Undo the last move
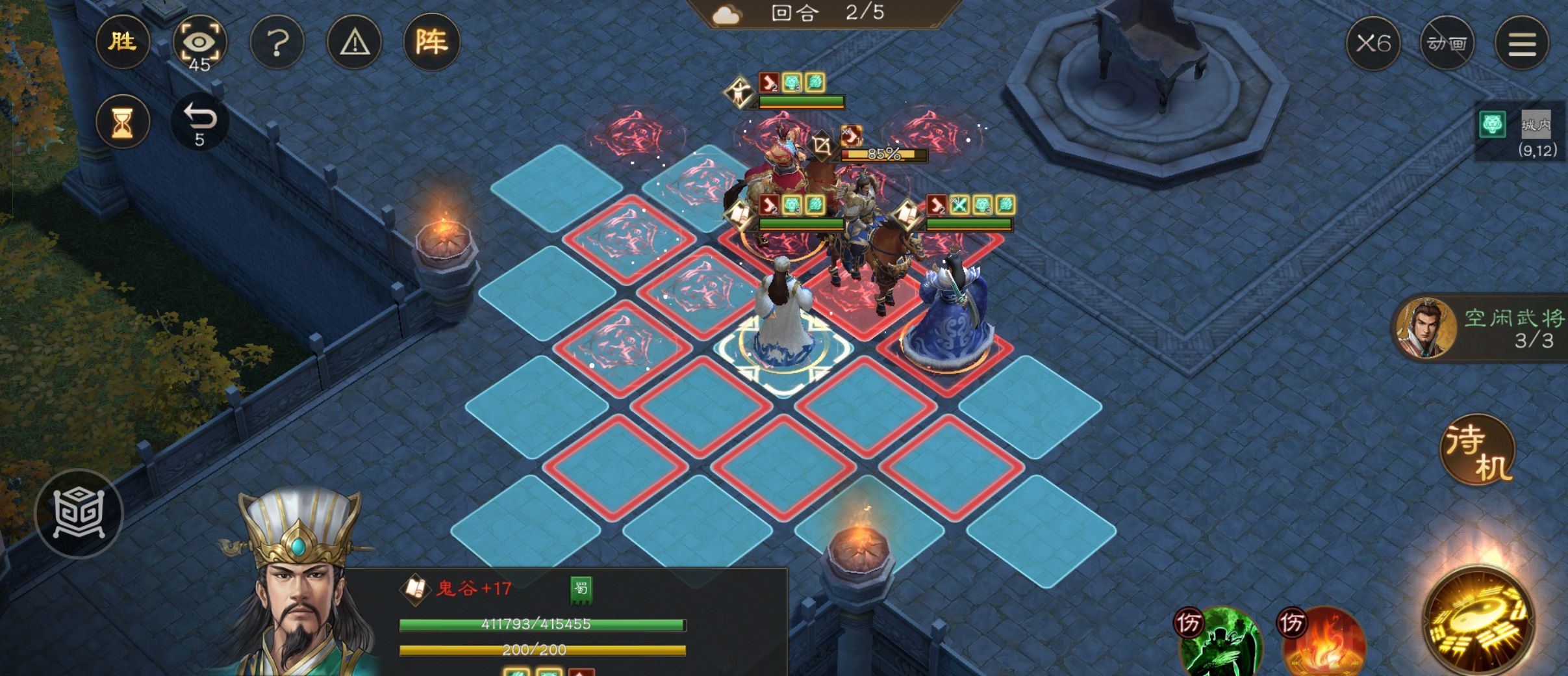Image resolution: width=1568 pixels, height=676 pixels. point(199,122)
